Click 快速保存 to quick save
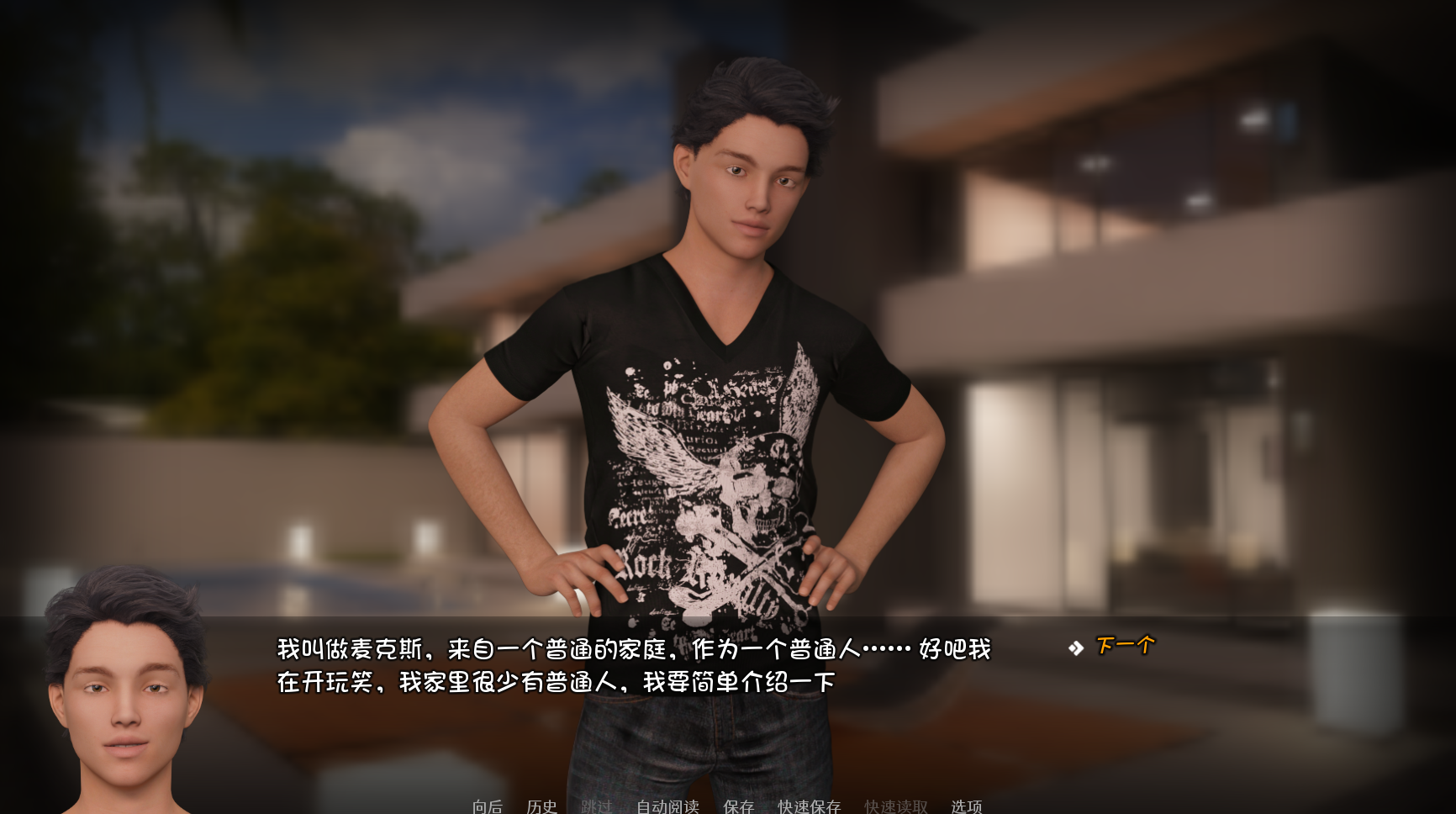Image resolution: width=1456 pixels, height=814 pixels. click(x=809, y=806)
